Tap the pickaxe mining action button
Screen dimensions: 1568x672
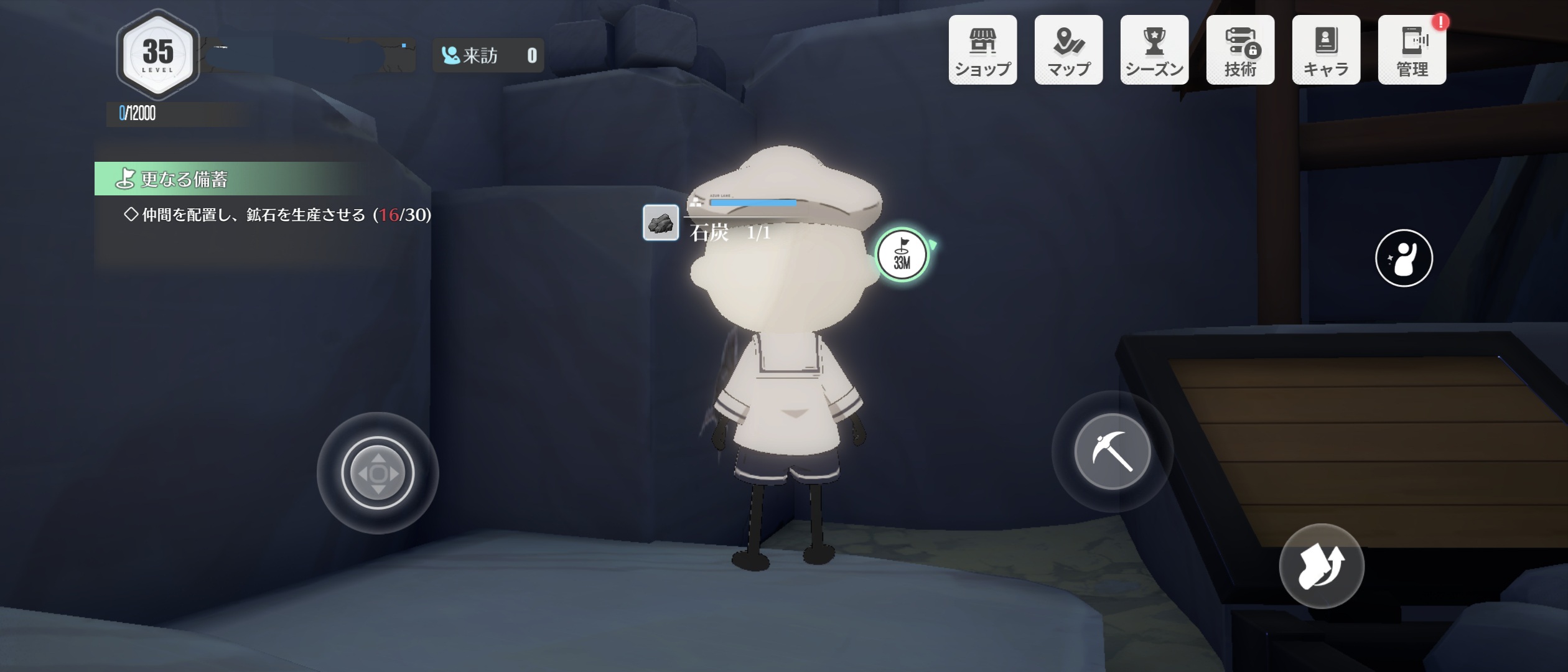tap(1112, 451)
